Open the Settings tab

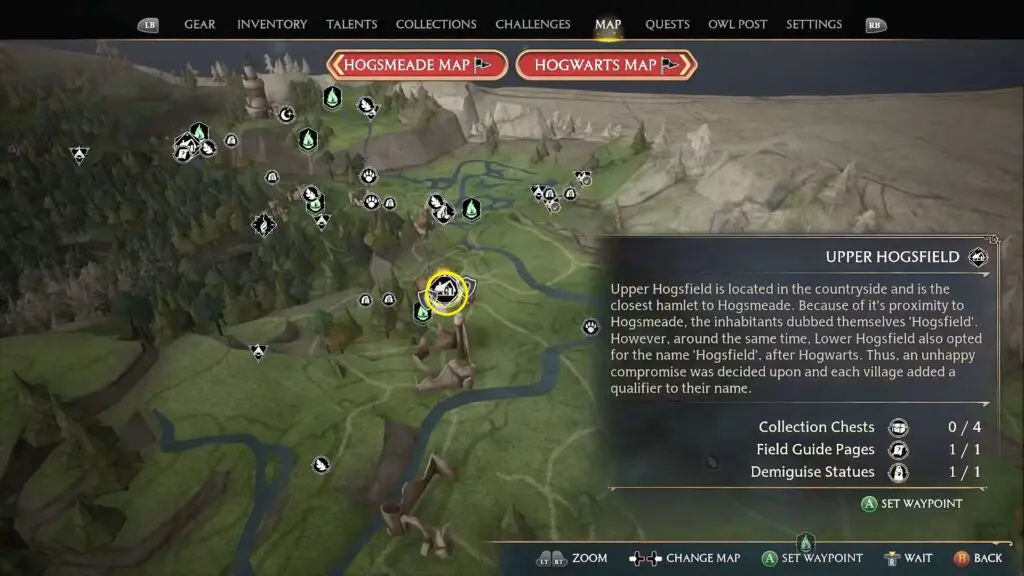pos(813,24)
